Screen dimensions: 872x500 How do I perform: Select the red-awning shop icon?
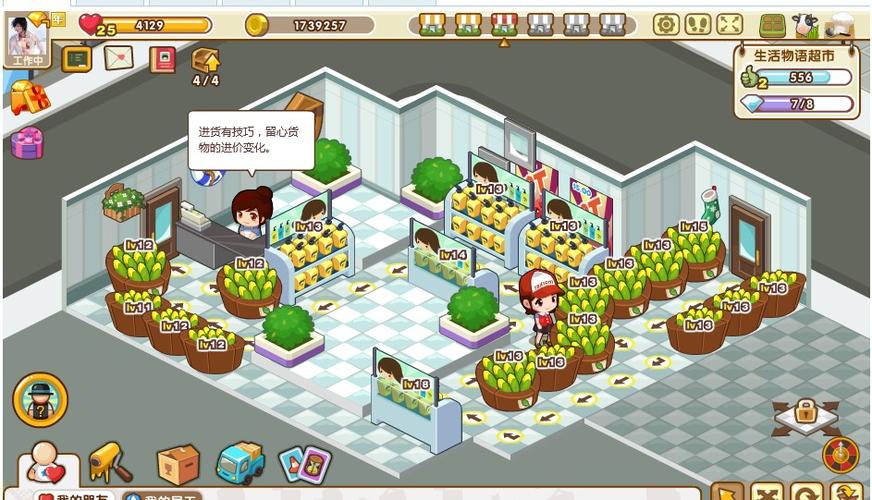pos(504,24)
